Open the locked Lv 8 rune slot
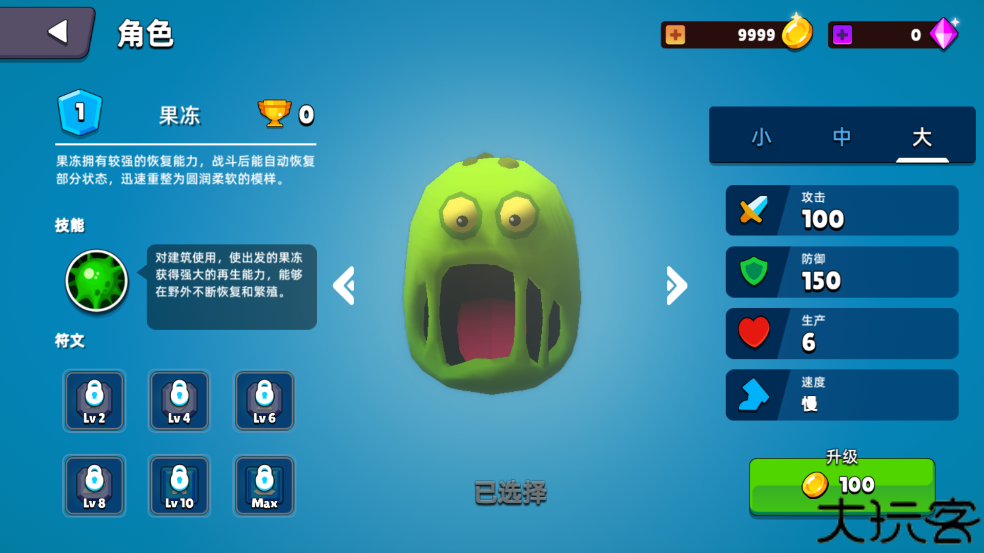The image size is (984, 553). pyautogui.click(x=94, y=486)
